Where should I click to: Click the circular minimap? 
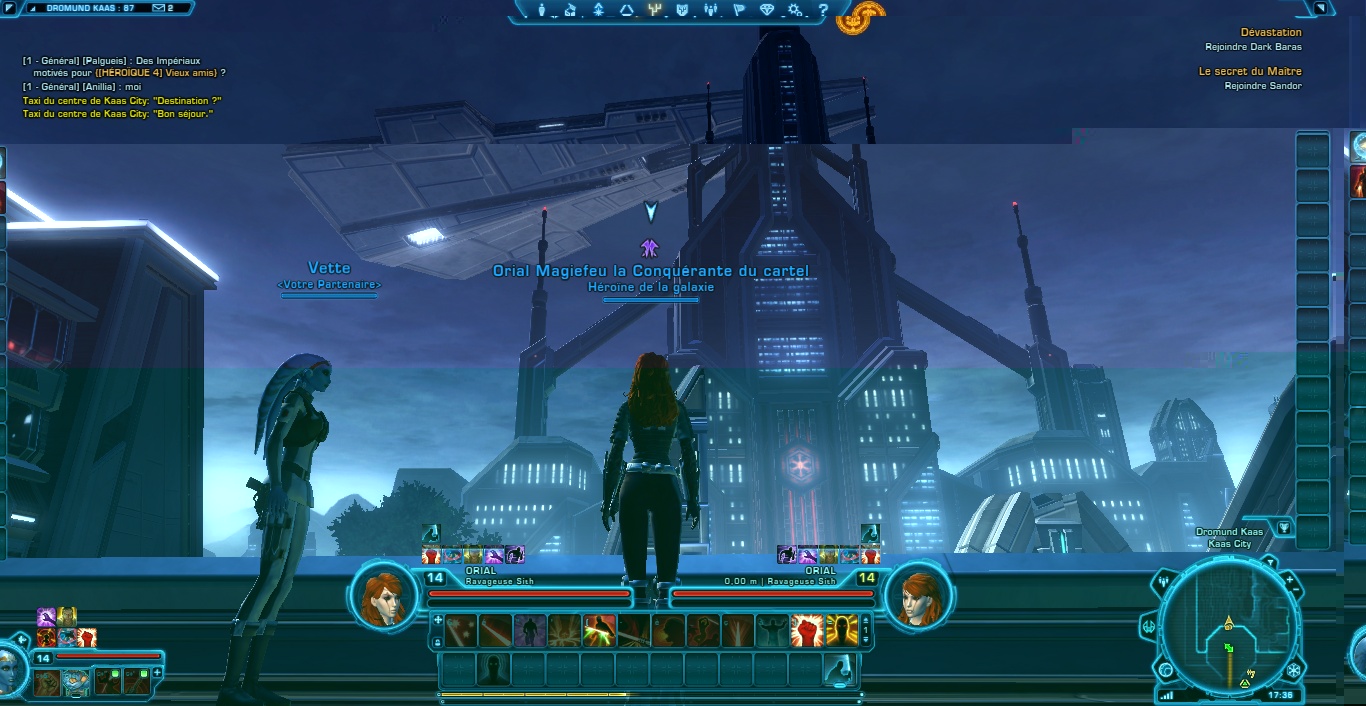tap(1228, 632)
